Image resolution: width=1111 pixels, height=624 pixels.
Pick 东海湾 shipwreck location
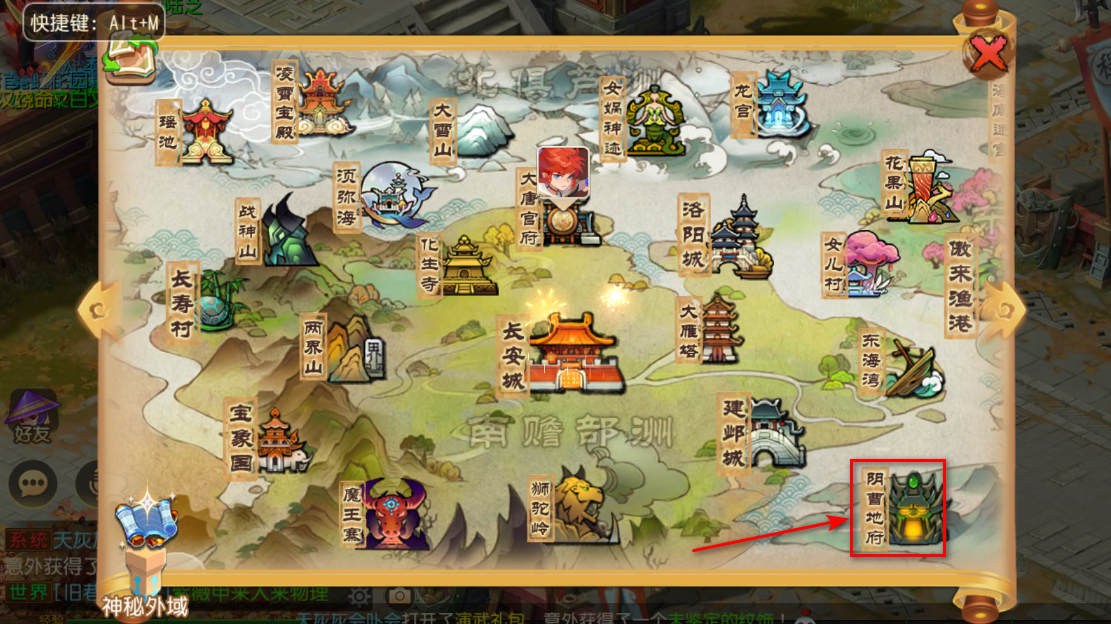pos(910,368)
